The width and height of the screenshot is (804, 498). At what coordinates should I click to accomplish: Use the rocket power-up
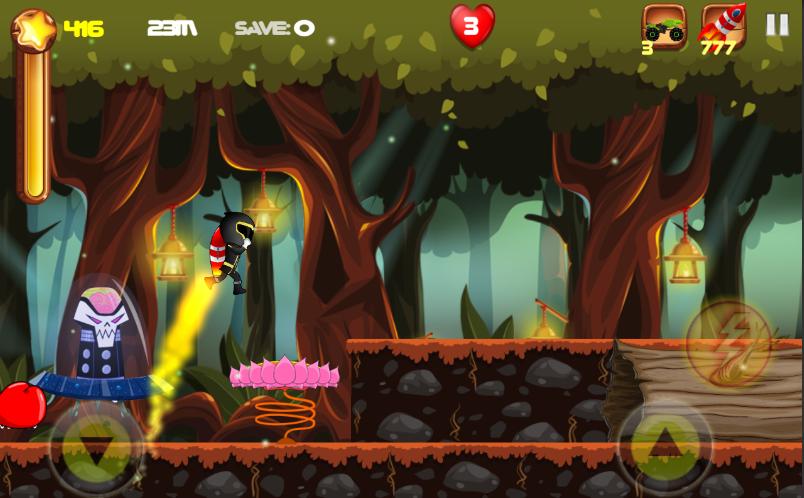[722, 26]
